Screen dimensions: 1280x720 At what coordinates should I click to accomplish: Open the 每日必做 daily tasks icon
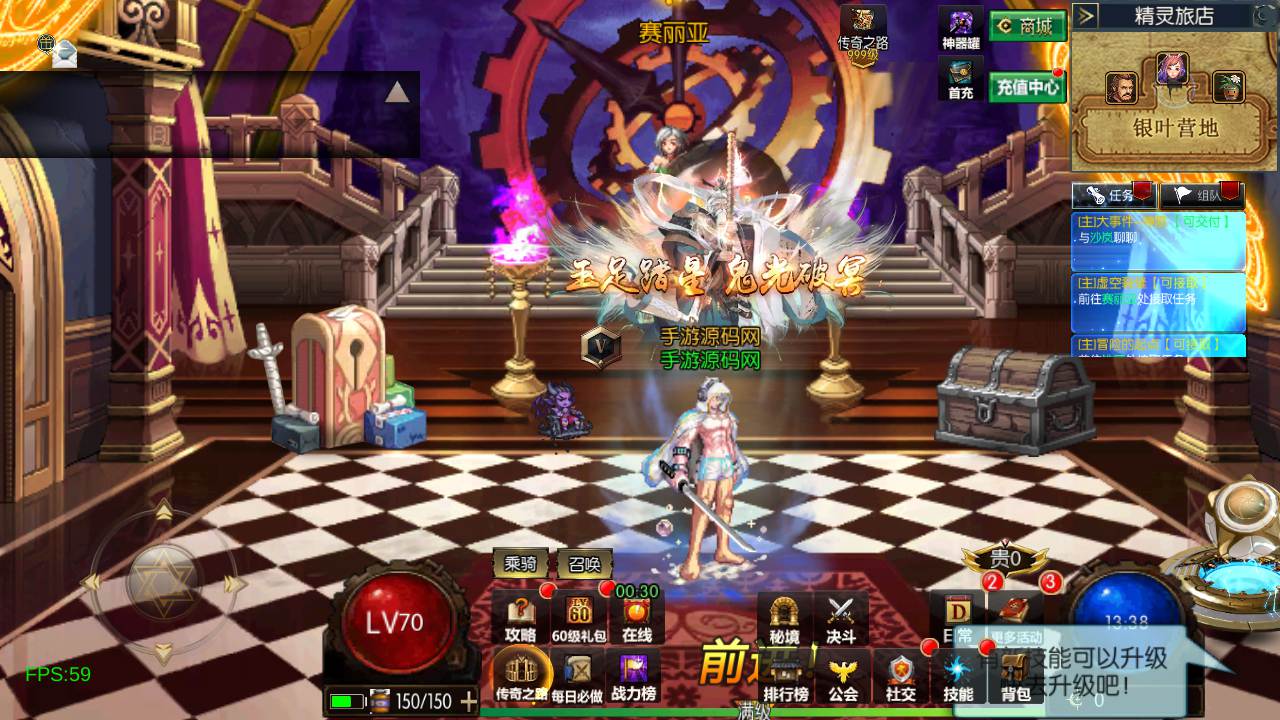point(577,677)
